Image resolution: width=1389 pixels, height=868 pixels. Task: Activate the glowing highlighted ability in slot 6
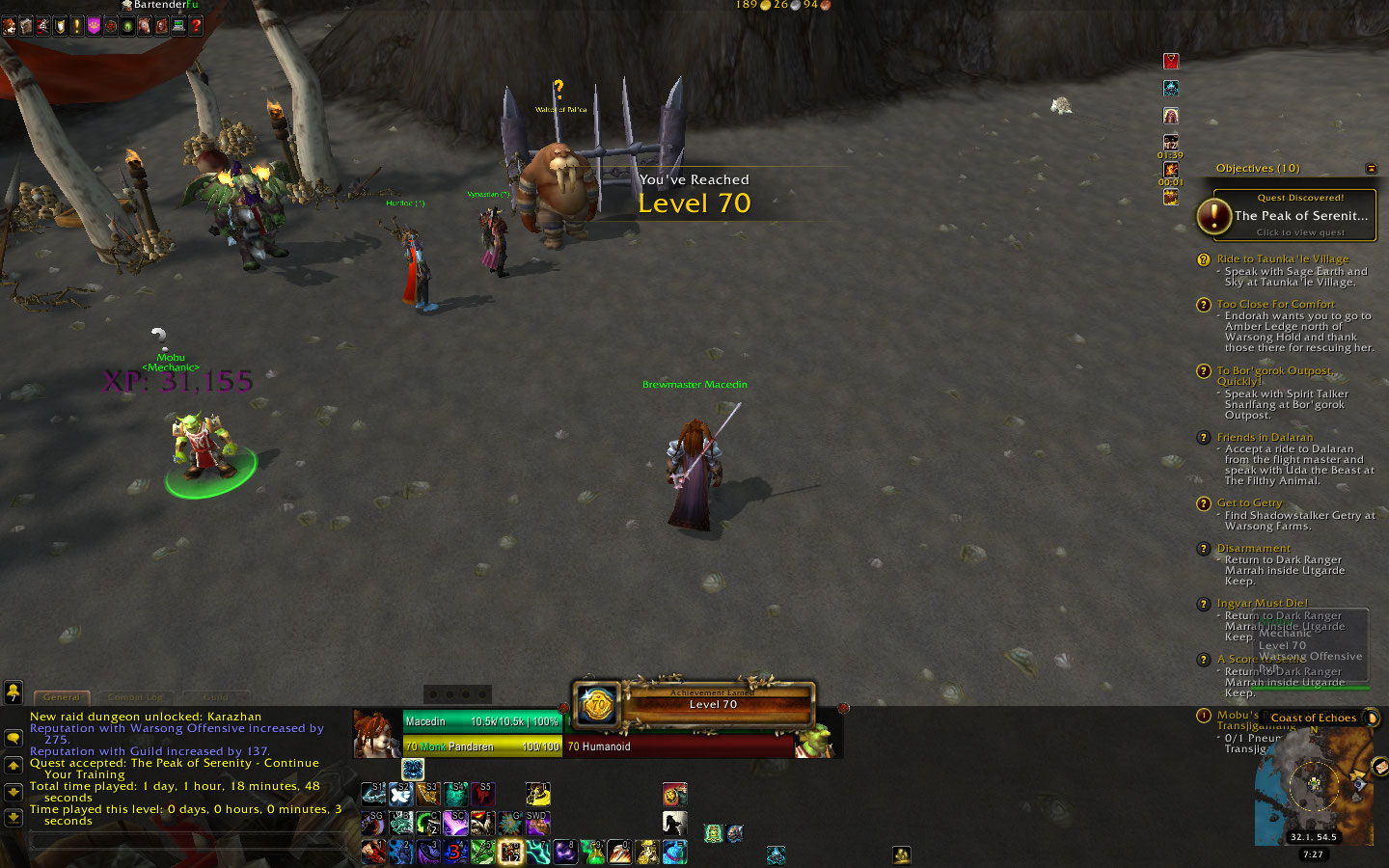tap(510, 853)
